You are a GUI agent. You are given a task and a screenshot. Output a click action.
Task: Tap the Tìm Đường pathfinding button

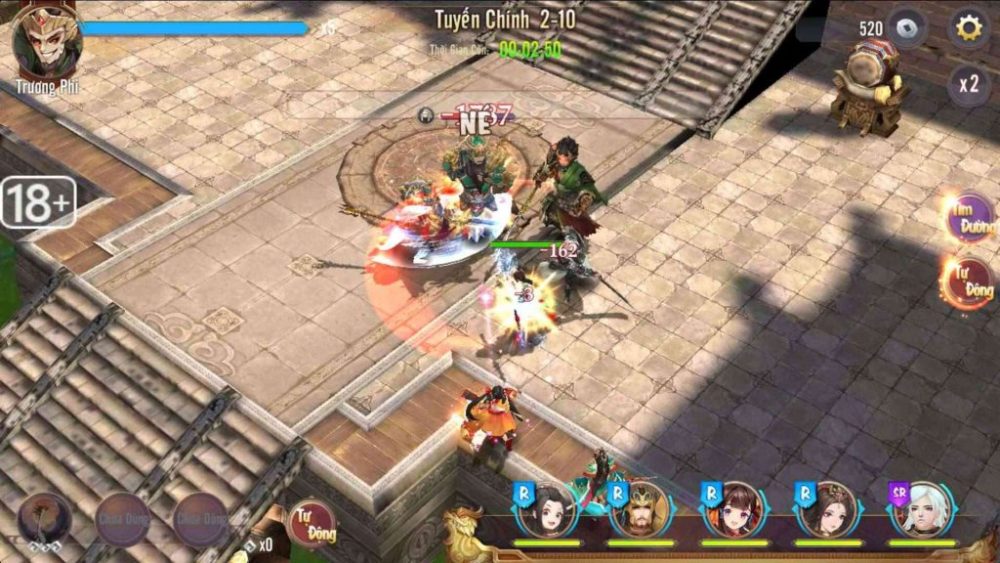click(x=970, y=219)
